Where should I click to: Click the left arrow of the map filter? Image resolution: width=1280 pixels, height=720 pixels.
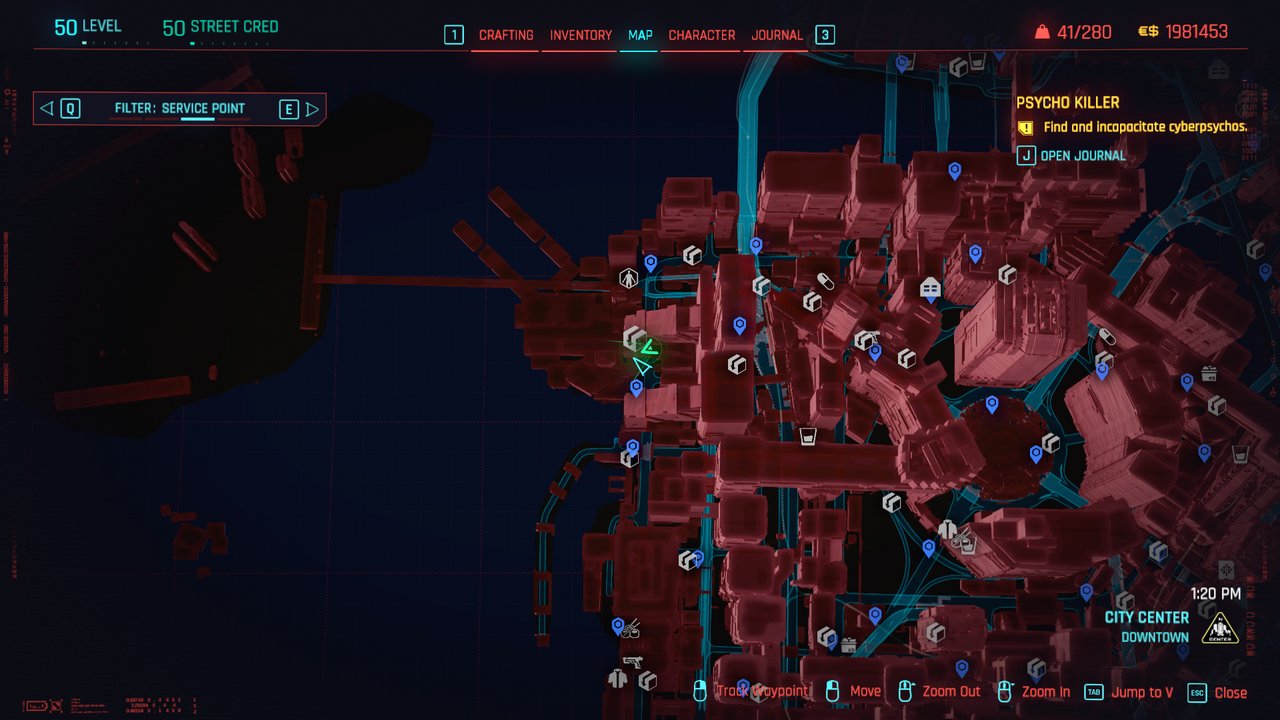47,109
